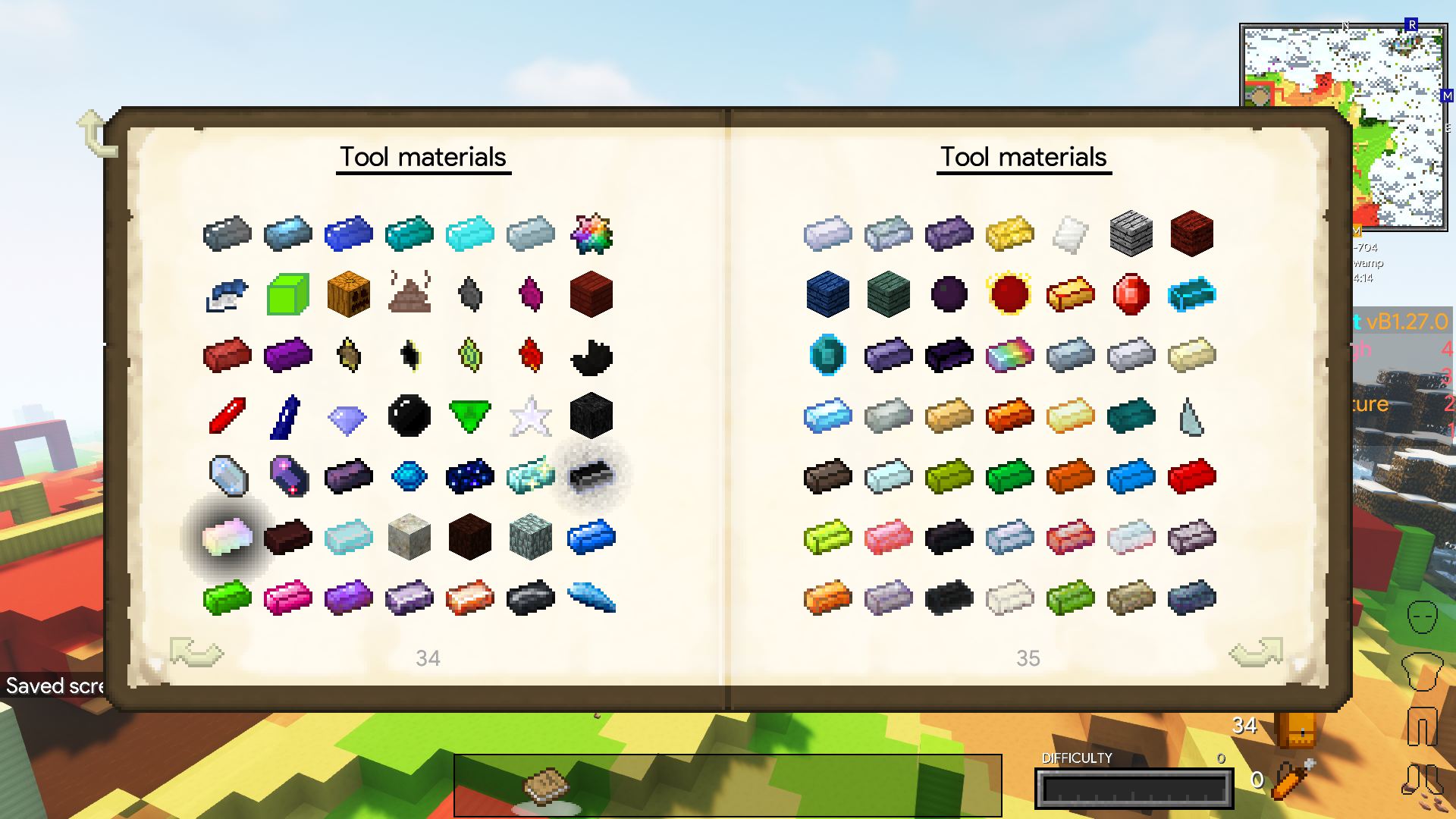This screenshot has height=819, width=1456.
Task: Select the green emerald wedge material
Action: coord(470,416)
